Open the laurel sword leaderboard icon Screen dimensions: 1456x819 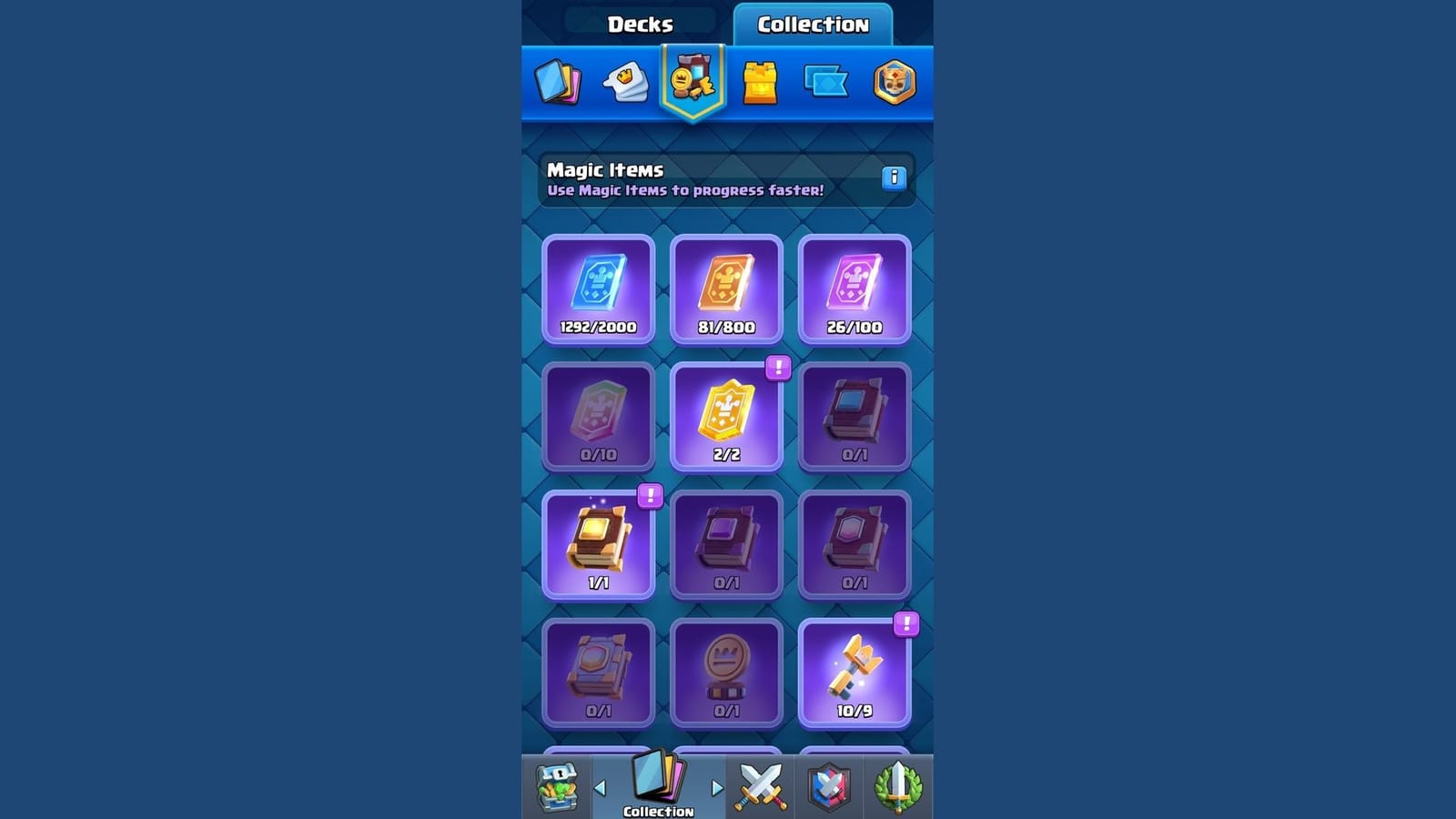(896, 785)
